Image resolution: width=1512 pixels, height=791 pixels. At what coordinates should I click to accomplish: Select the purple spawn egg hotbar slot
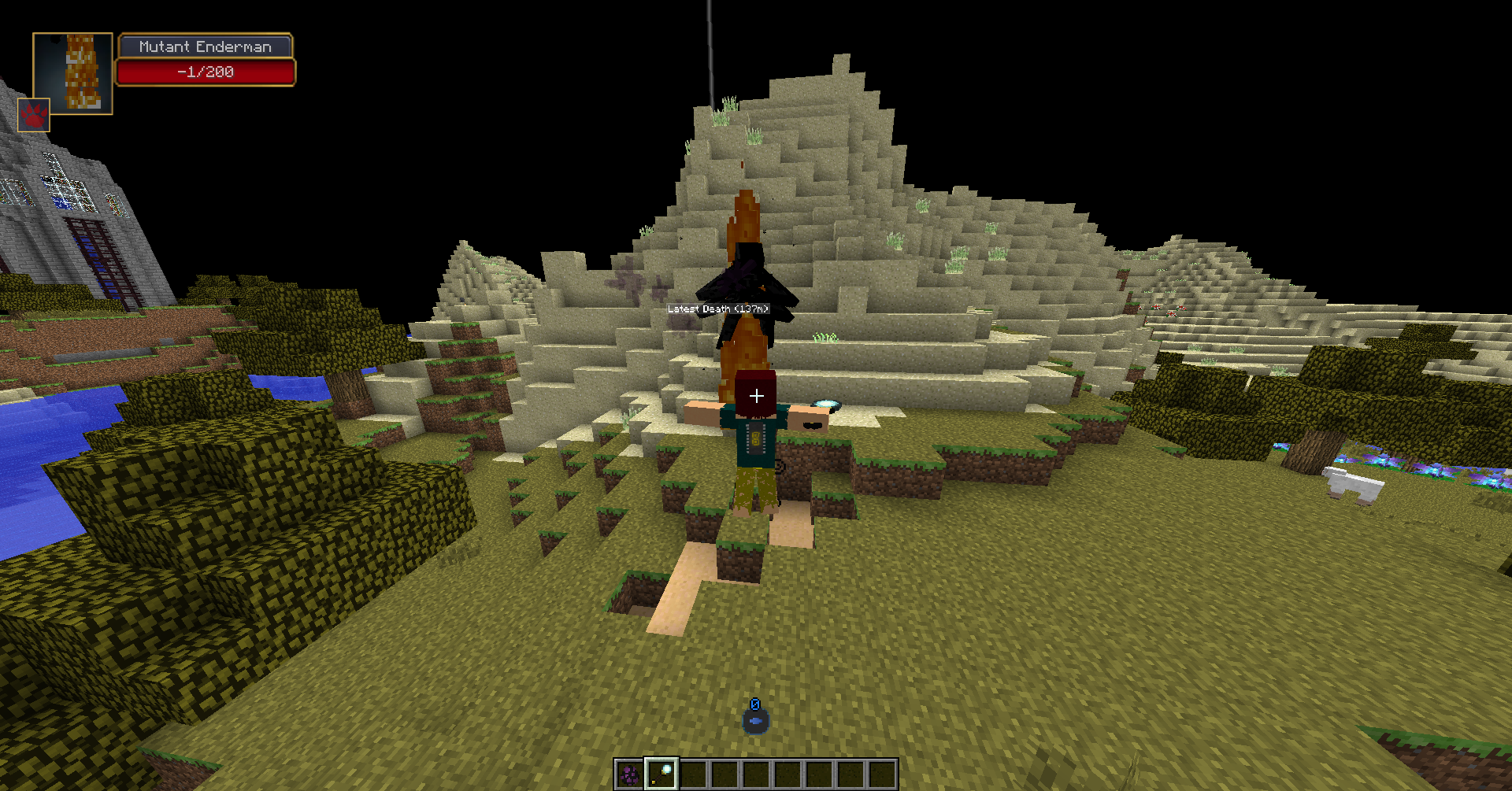click(x=629, y=774)
